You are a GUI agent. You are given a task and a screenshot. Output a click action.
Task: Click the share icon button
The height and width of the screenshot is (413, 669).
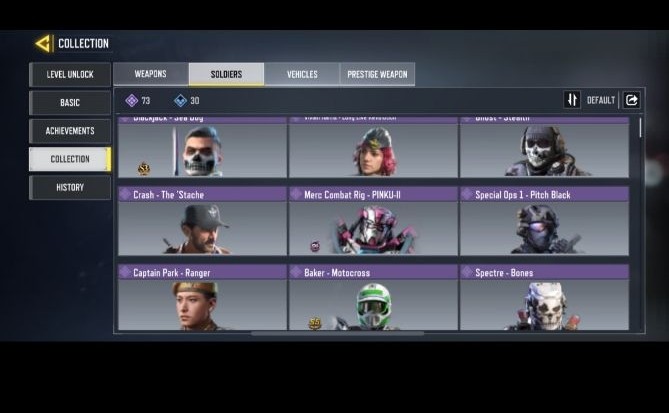(x=632, y=100)
